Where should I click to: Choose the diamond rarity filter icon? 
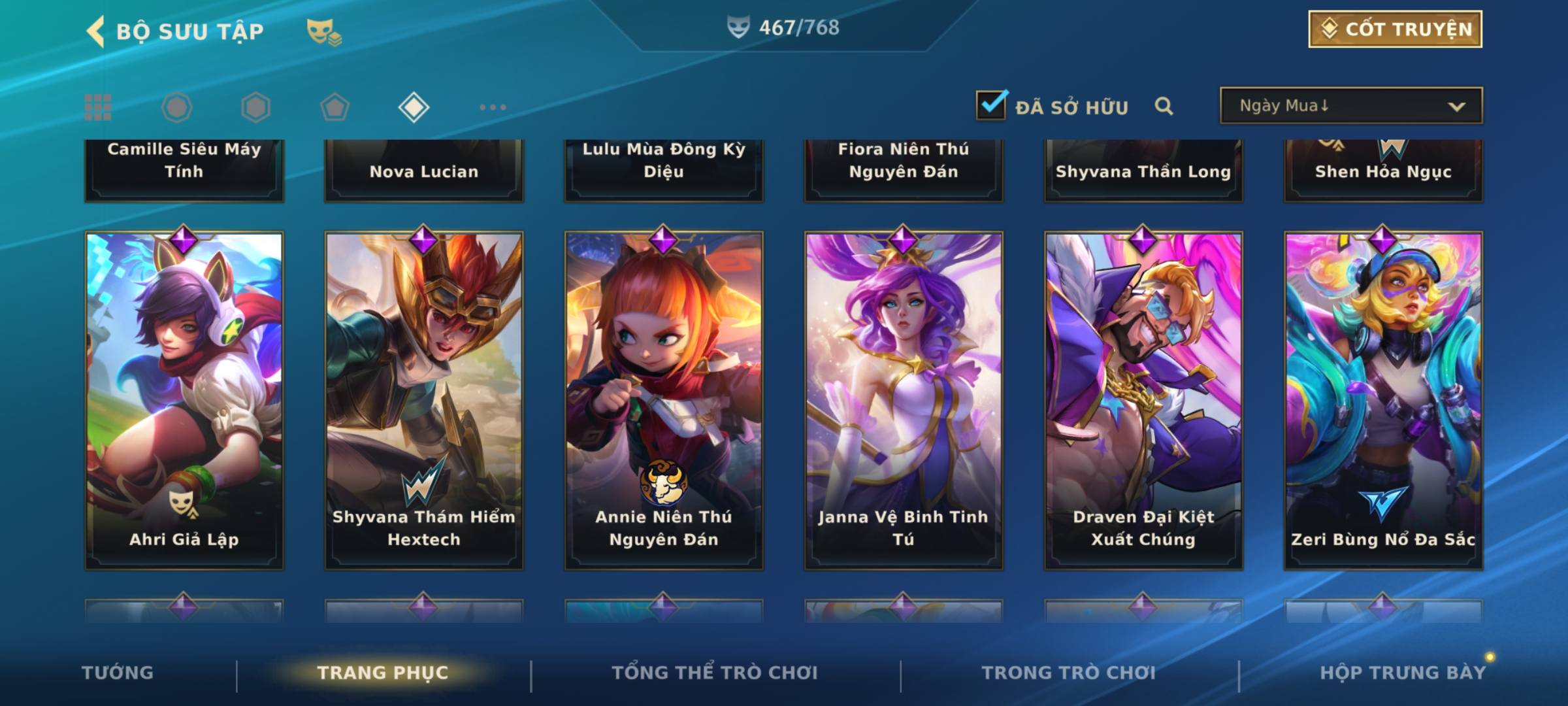coord(414,107)
